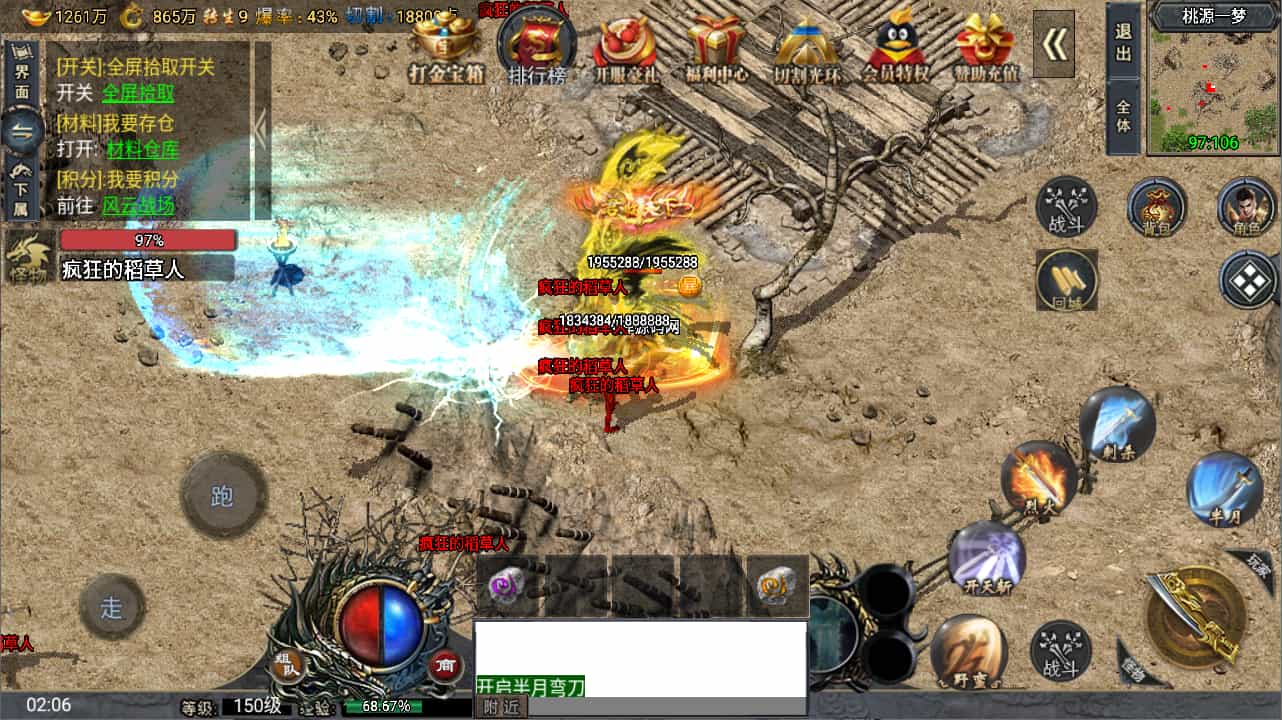Activate the 半月 half-moon skill
The image size is (1282, 720).
coord(1224,489)
